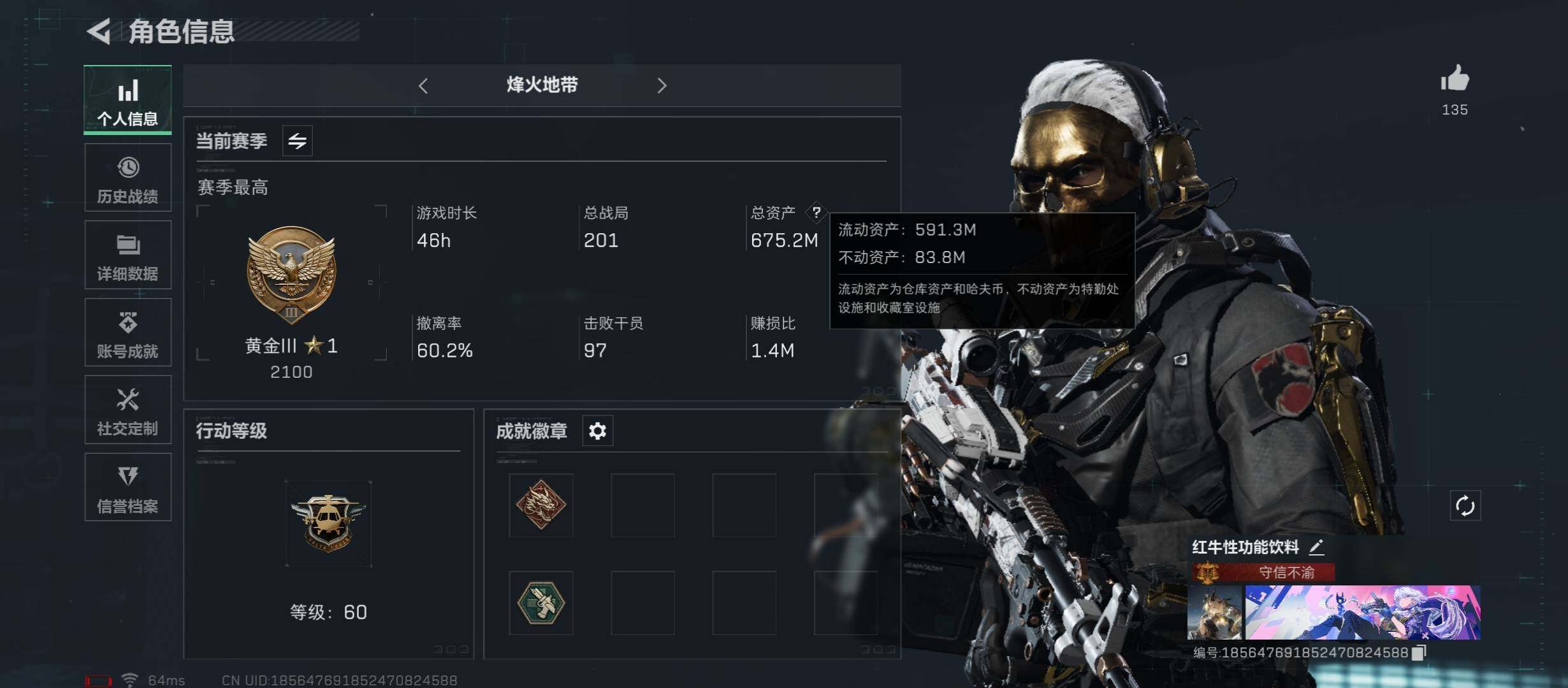
Task: Open the 个人信息 personal info panel
Action: pyautogui.click(x=127, y=100)
